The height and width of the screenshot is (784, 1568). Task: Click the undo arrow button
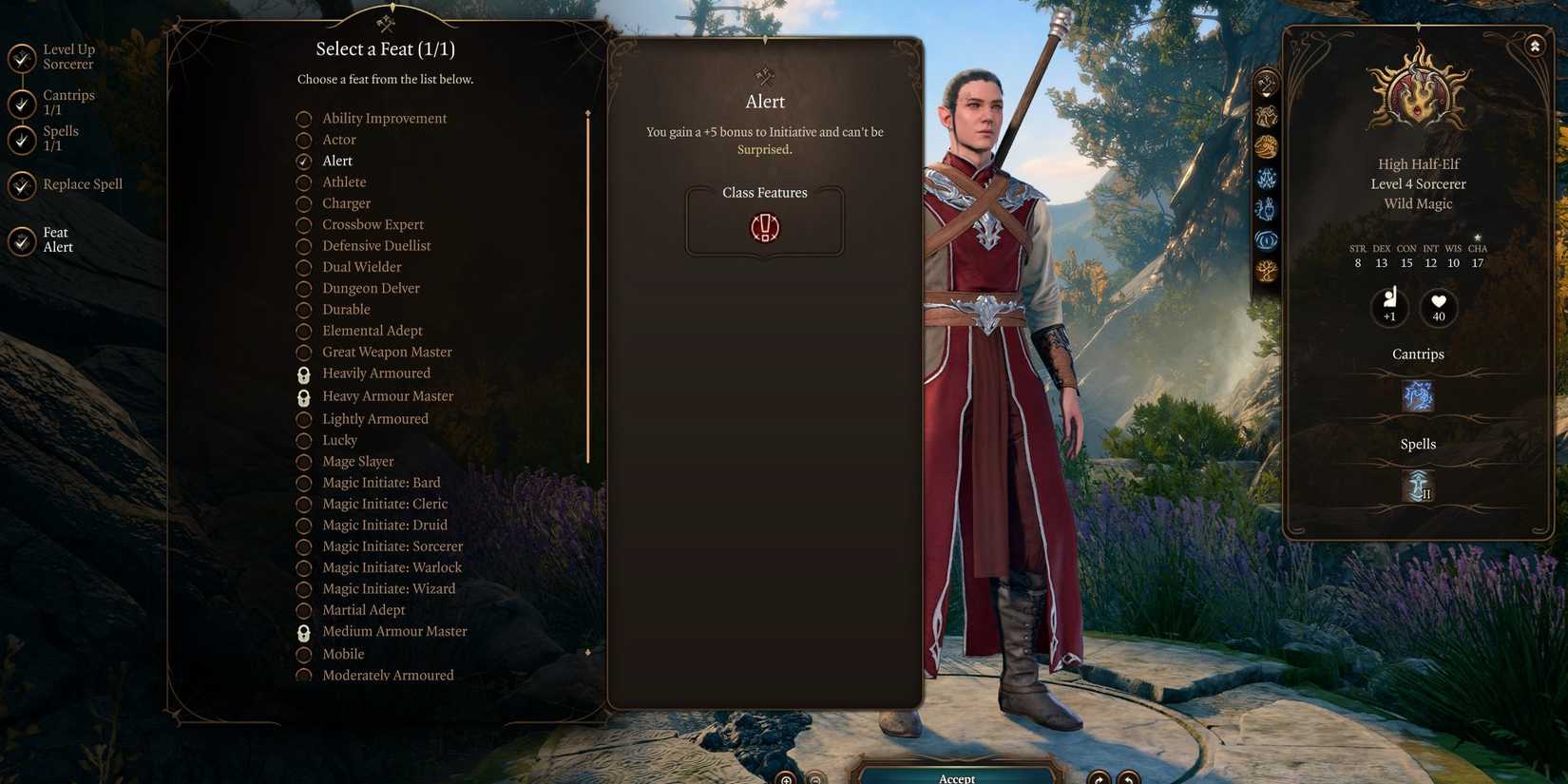click(1129, 779)
